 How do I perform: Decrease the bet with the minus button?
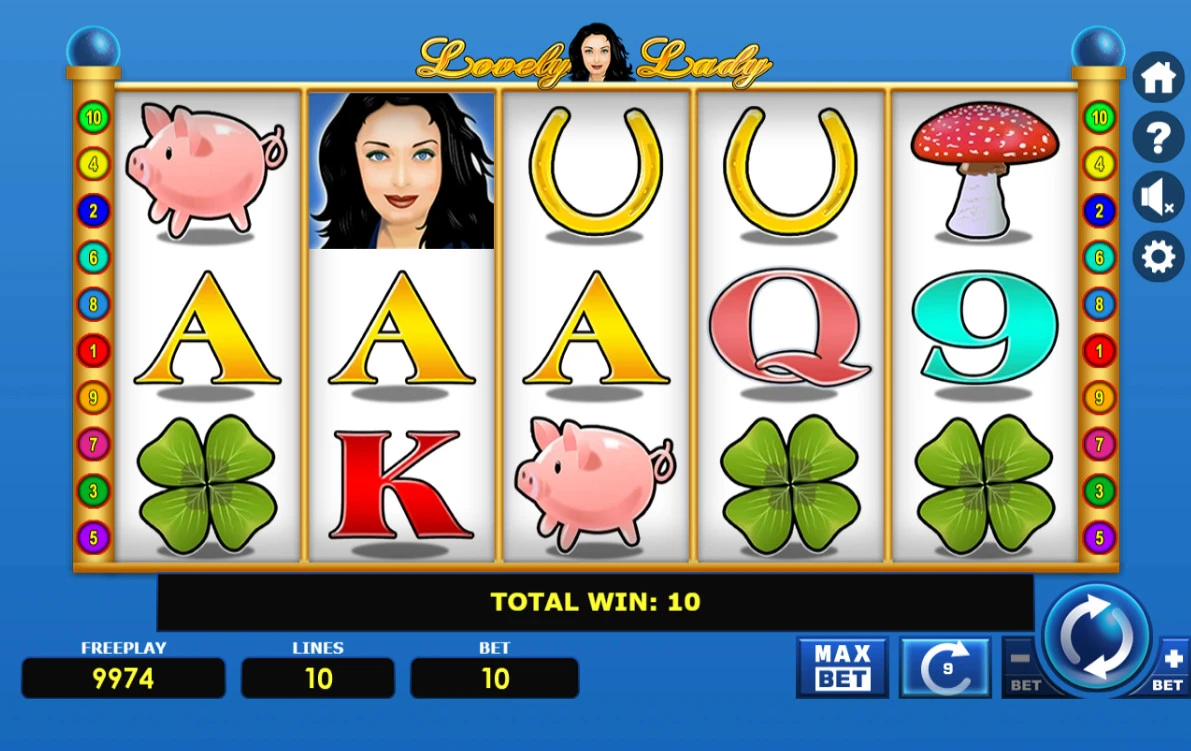1022,667
